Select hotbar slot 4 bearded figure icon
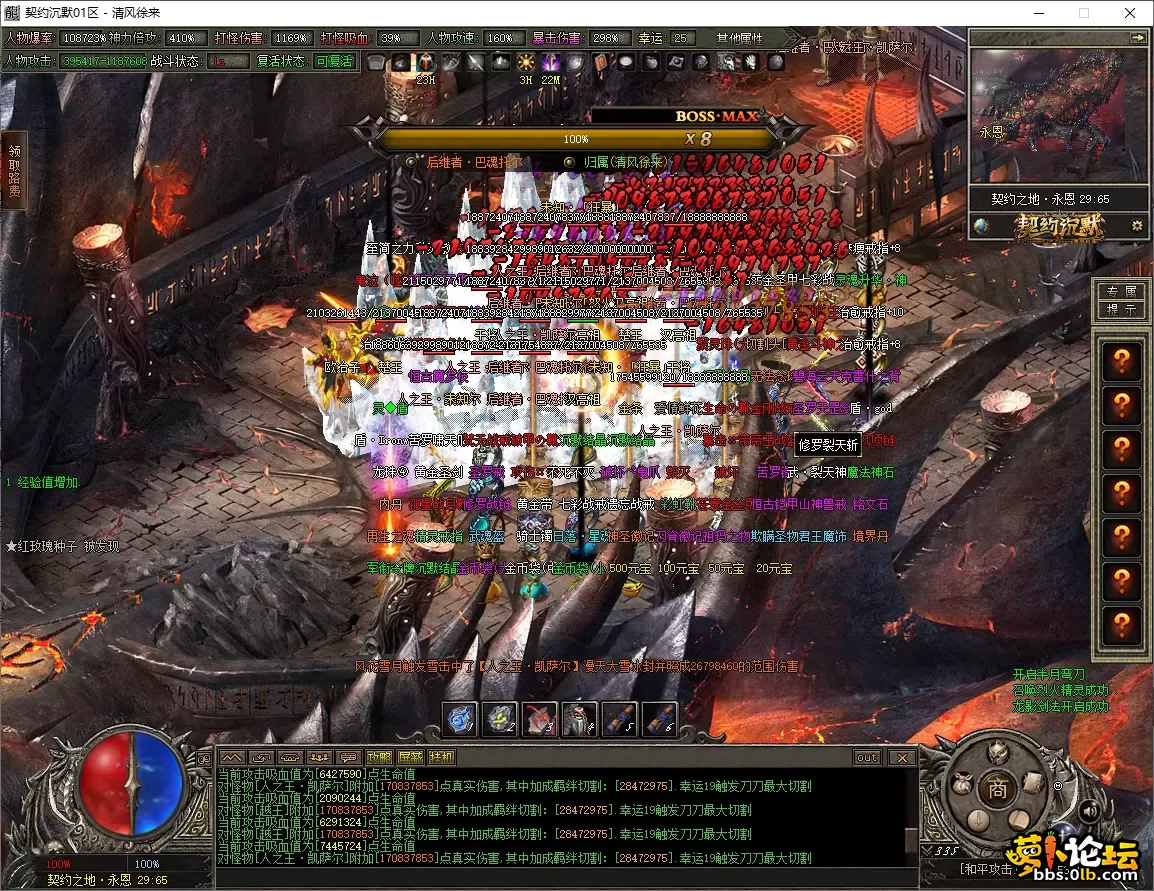The width and height of the screenshot is (1154, 891). 579,718
